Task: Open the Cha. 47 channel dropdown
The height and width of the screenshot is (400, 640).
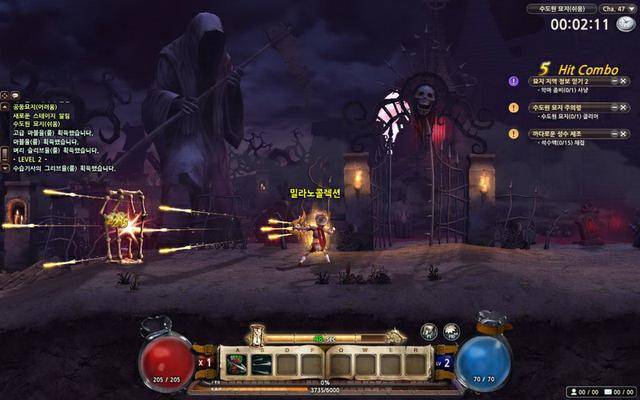Action: click(x=617, y=9)
